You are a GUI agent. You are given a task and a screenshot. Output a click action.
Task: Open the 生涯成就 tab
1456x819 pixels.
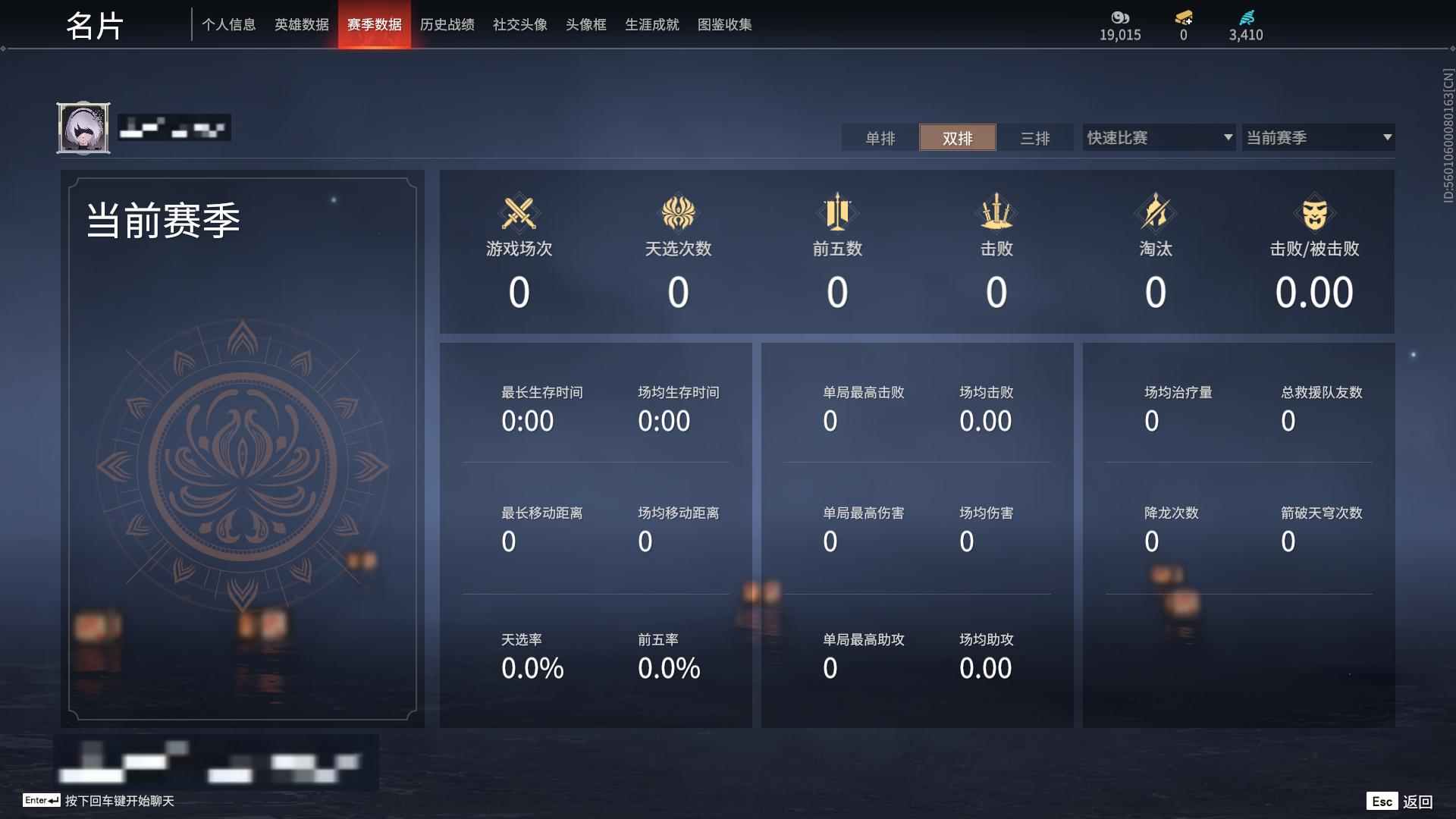click(x=651, y=24)
